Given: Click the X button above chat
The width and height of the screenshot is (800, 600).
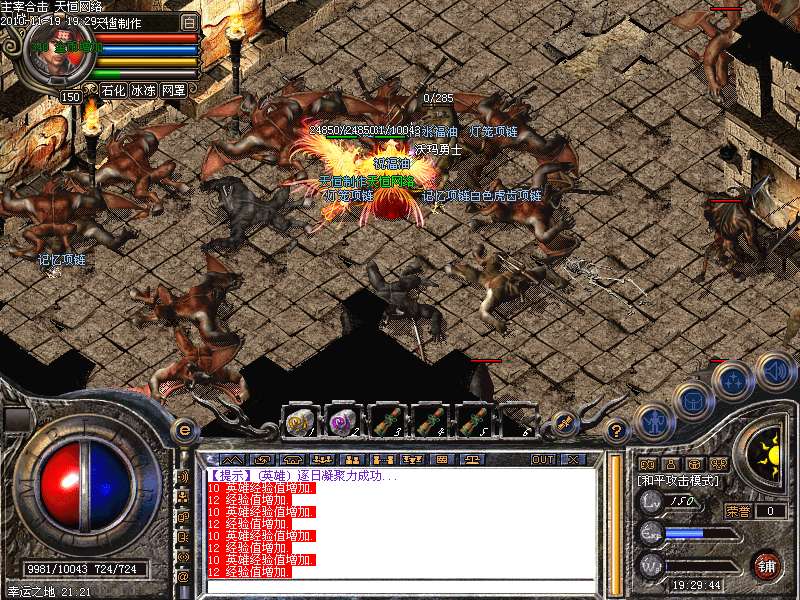Looking at the screenshot, I should coord(573,459).
